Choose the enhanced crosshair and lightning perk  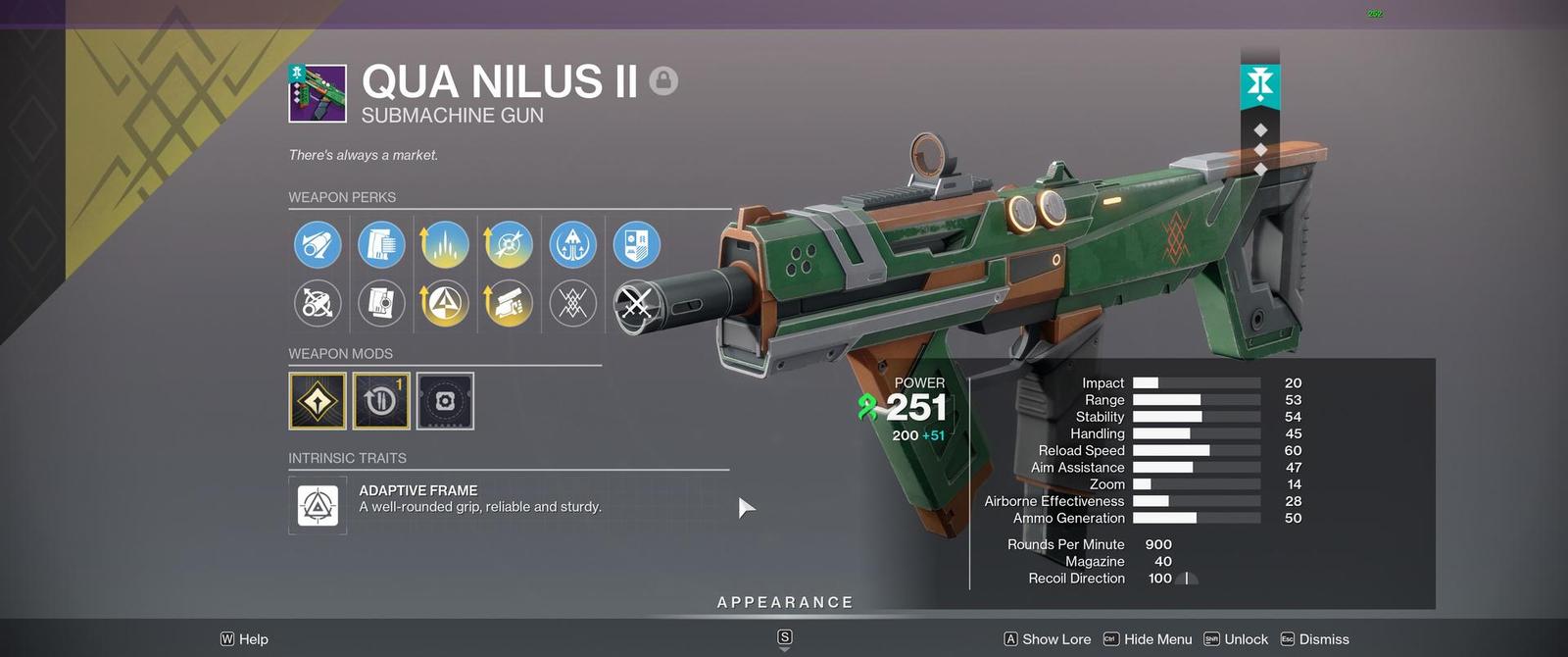[x=509, y=245]
